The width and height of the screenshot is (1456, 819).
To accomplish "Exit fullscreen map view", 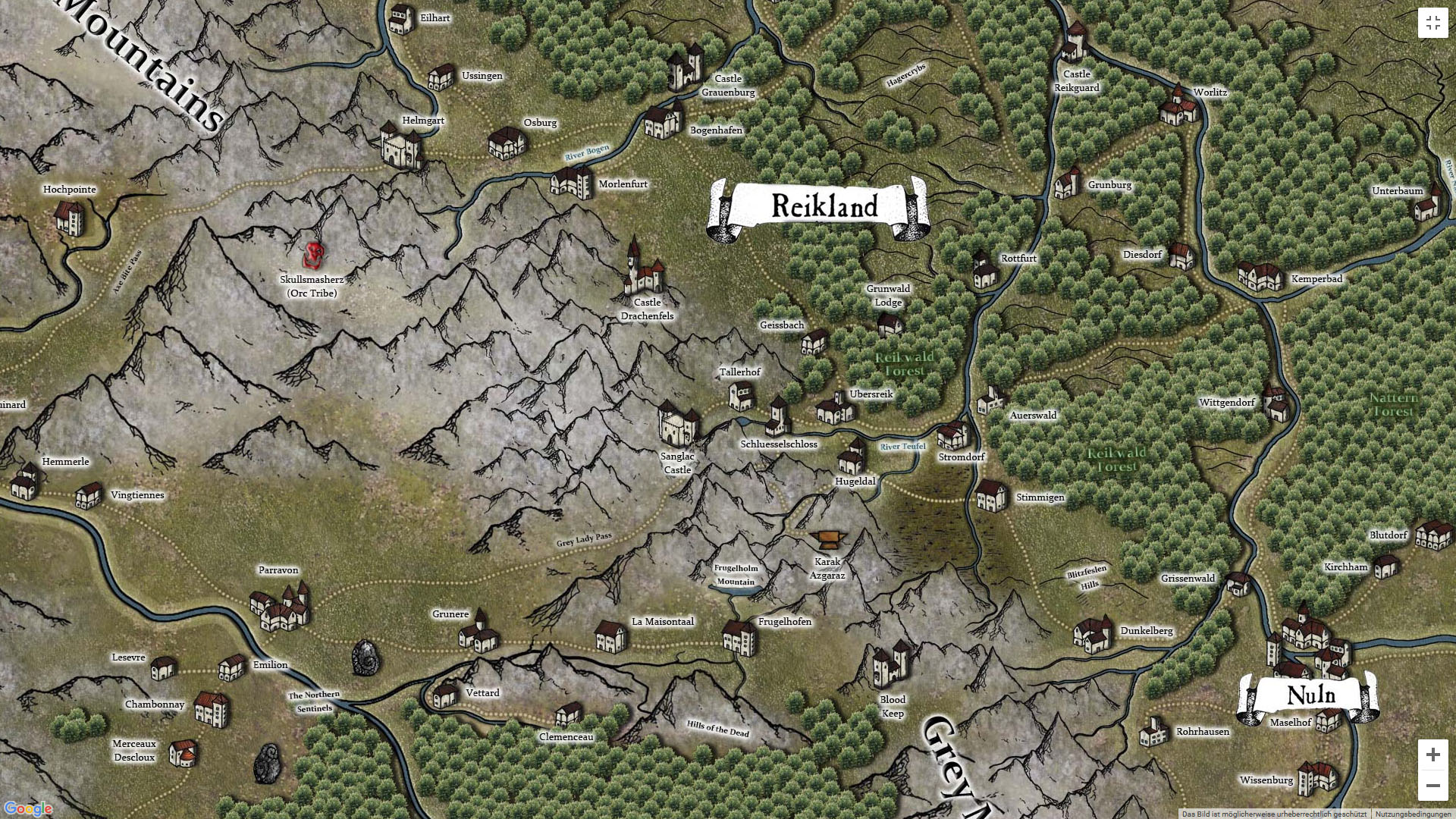I will pos(1432,24).
